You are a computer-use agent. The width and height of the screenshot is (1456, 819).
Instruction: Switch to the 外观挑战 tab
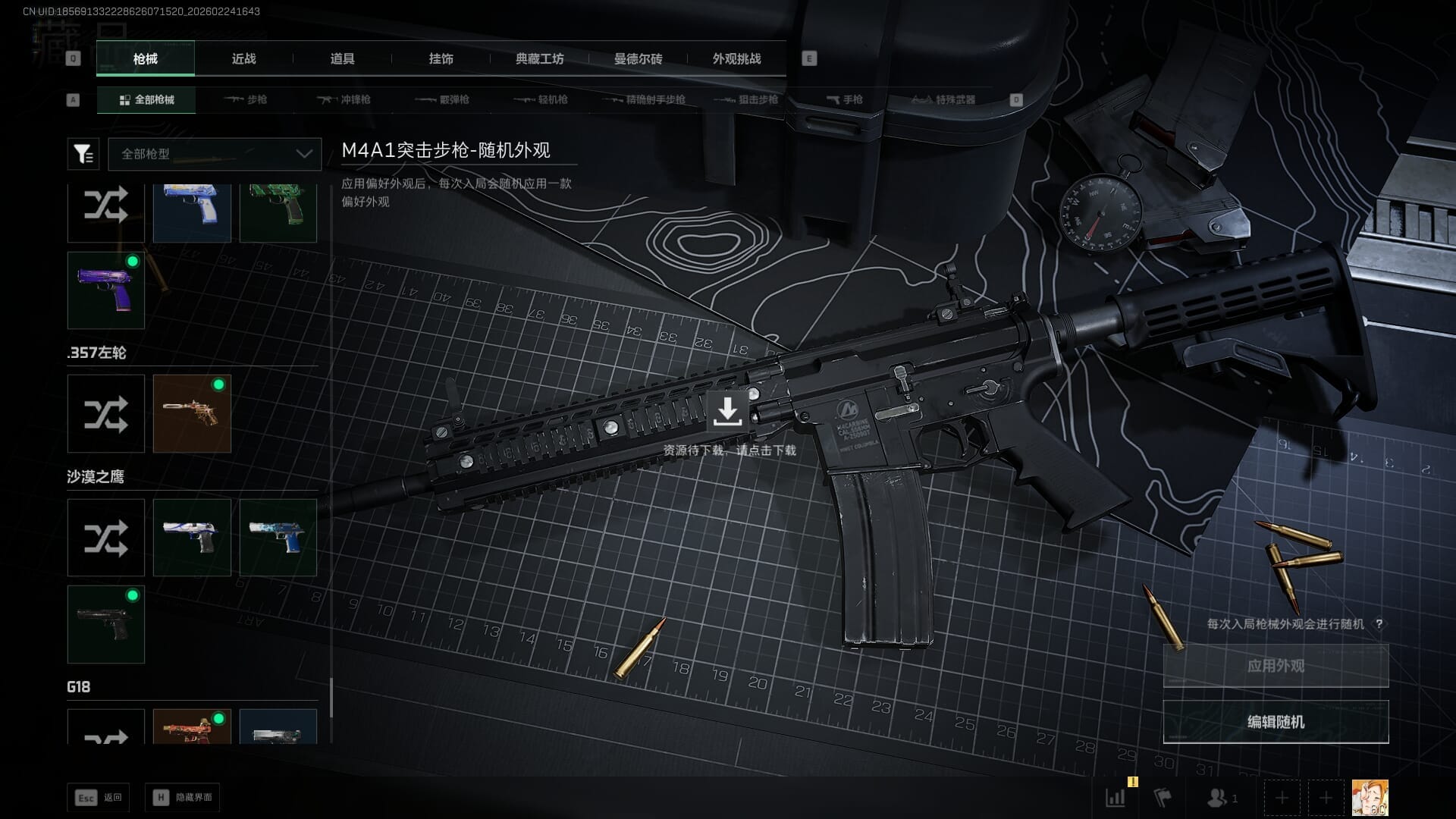click(736, 58)
